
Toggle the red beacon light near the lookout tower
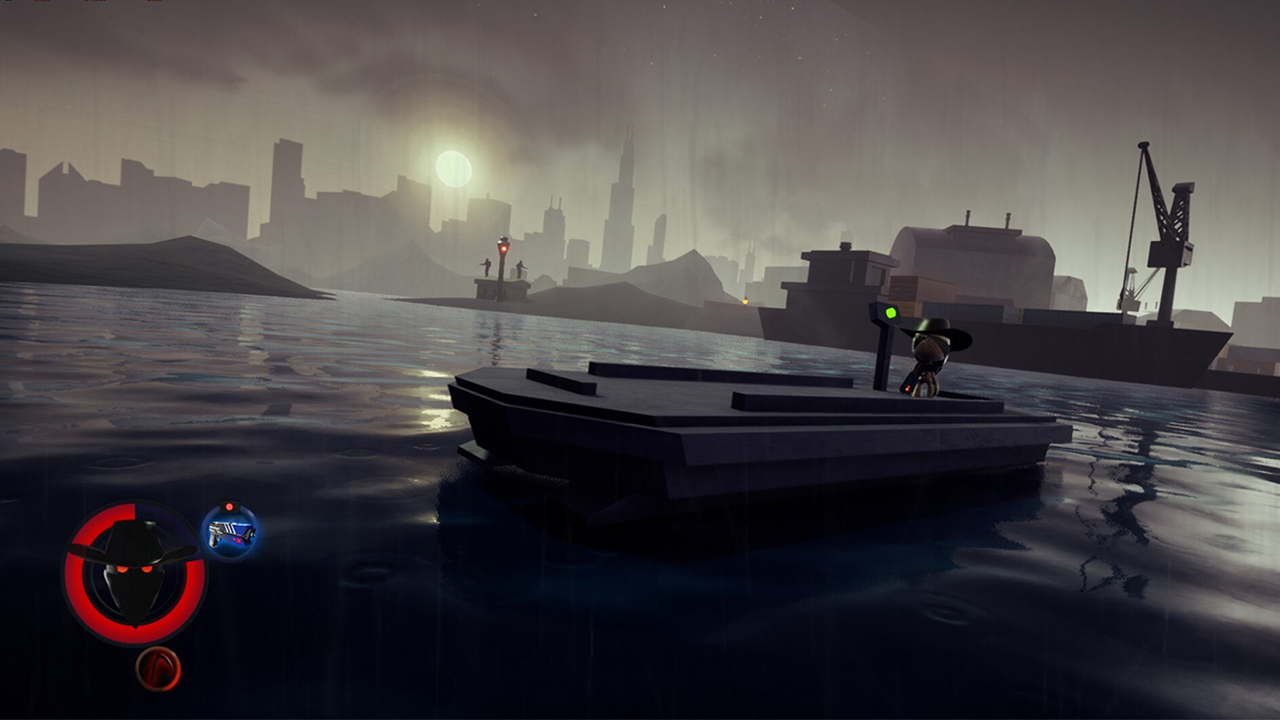coord(504,248)
